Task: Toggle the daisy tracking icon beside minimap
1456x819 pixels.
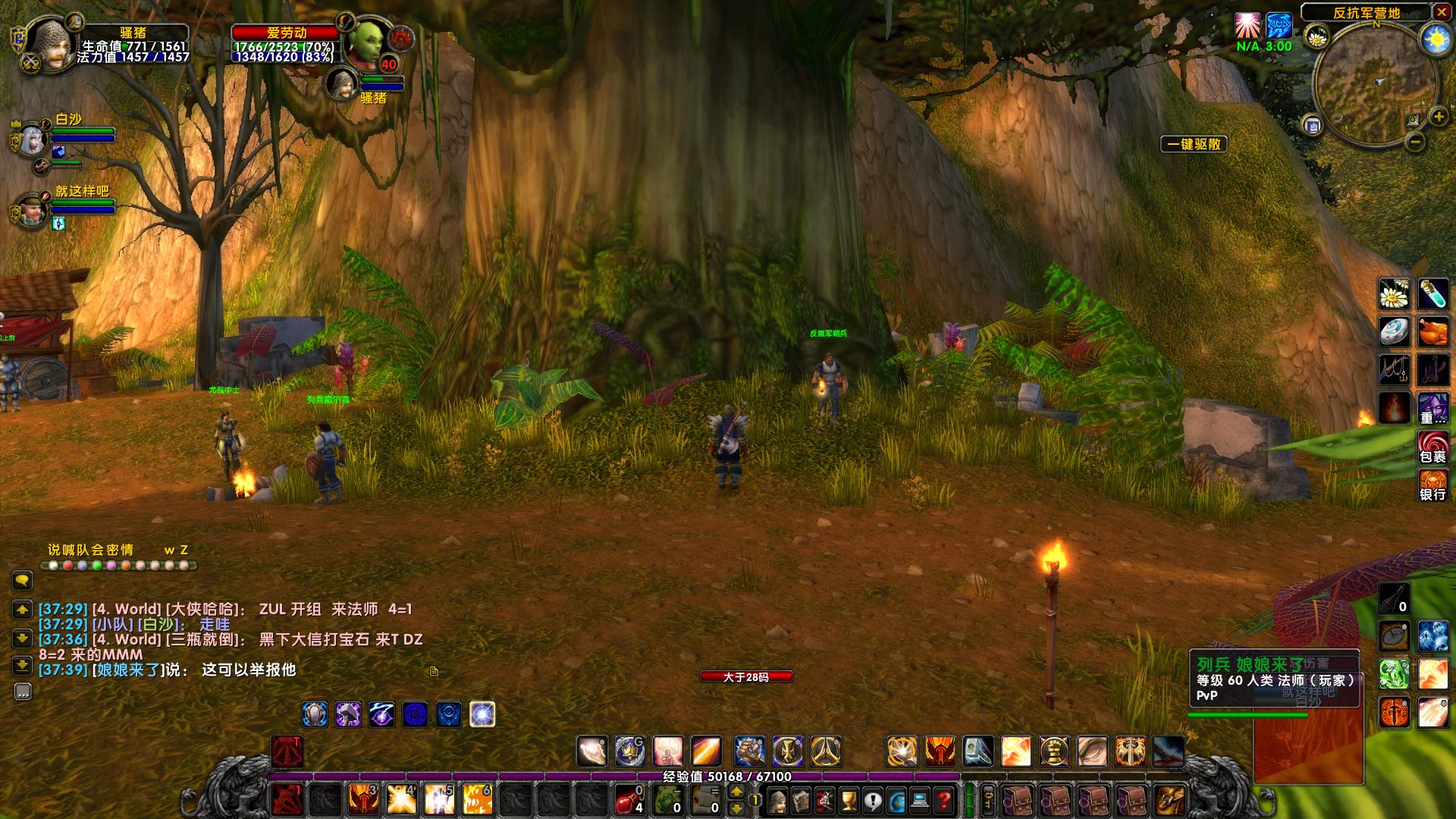Action: [x=1316, y=36]
